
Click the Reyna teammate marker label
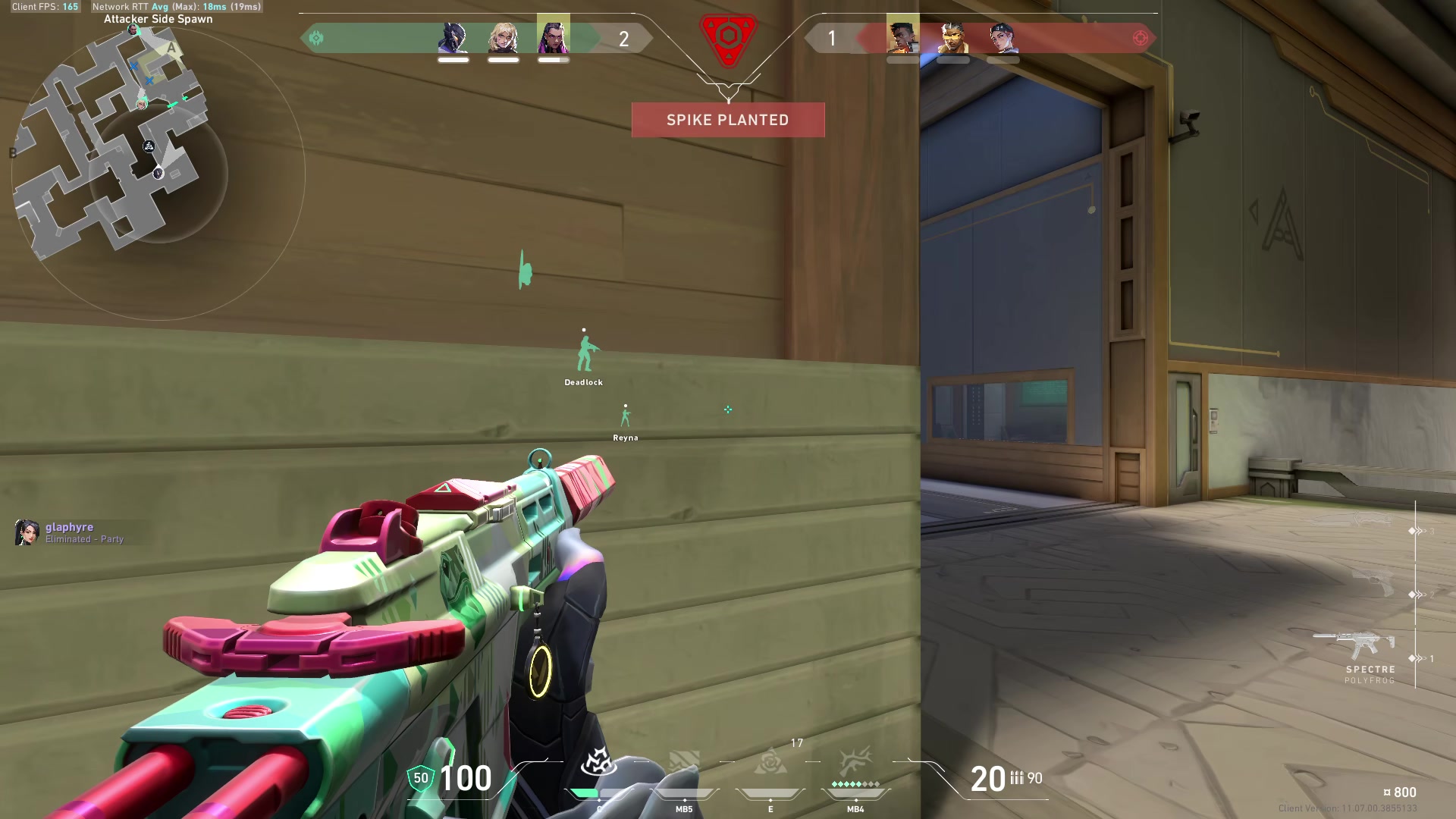pos(626,438)
